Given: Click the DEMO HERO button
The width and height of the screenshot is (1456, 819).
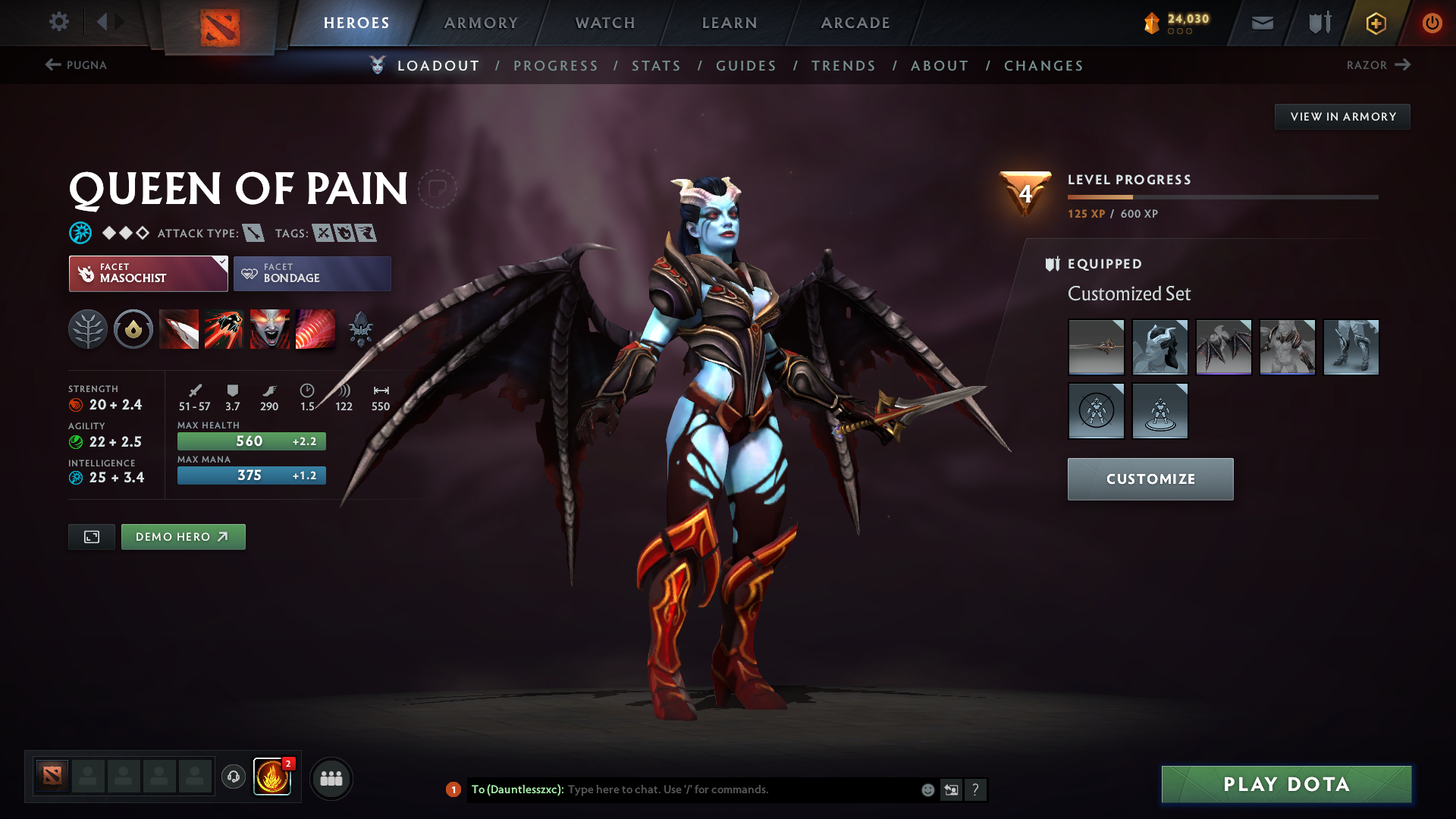Looking at the screenshot, I should point(183,536).
